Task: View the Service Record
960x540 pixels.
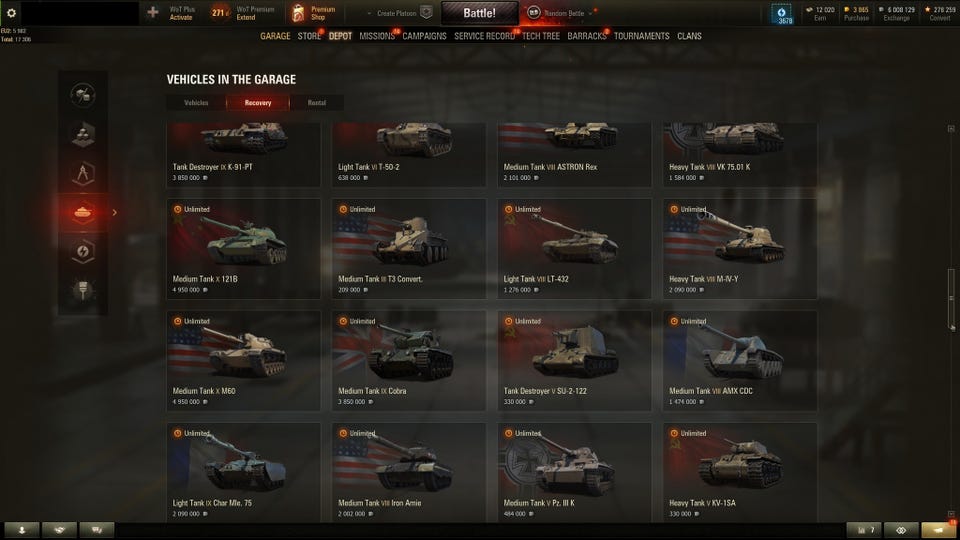Action: pos(484,36)
